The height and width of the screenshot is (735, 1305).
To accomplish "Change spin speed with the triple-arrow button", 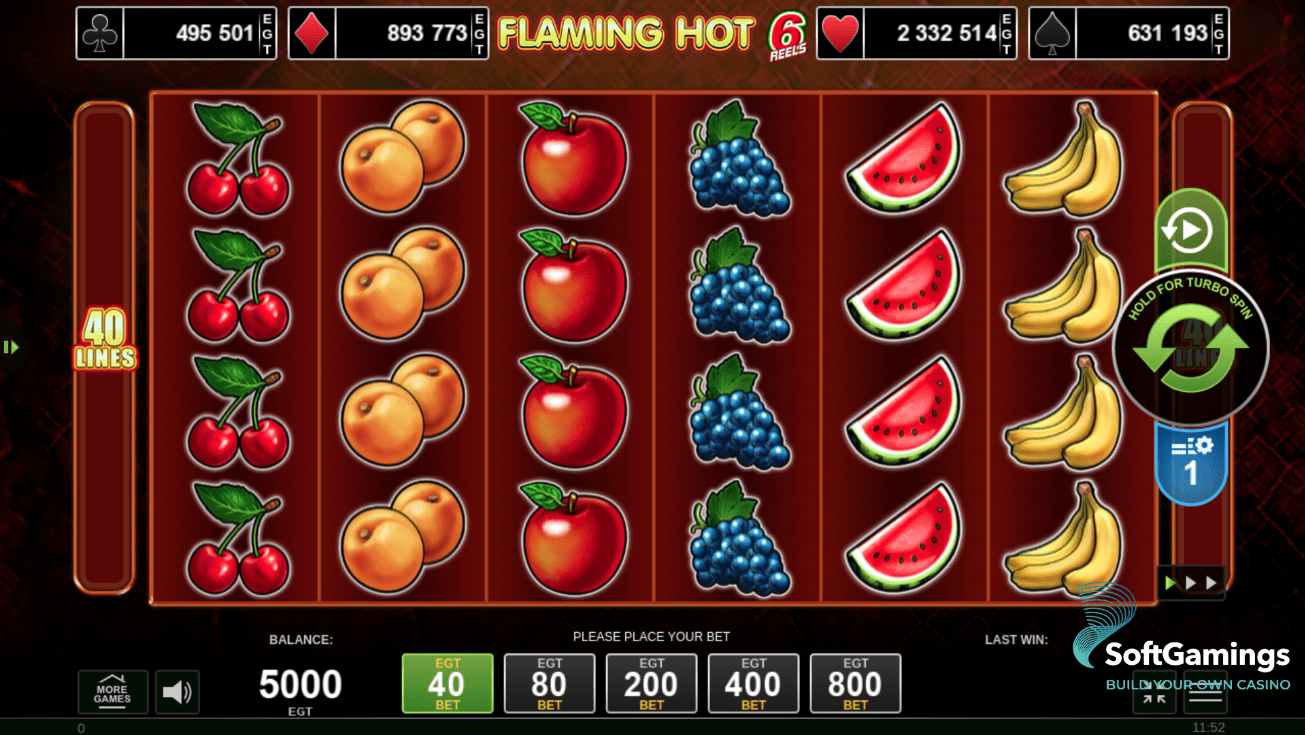I will [1190, 582].
